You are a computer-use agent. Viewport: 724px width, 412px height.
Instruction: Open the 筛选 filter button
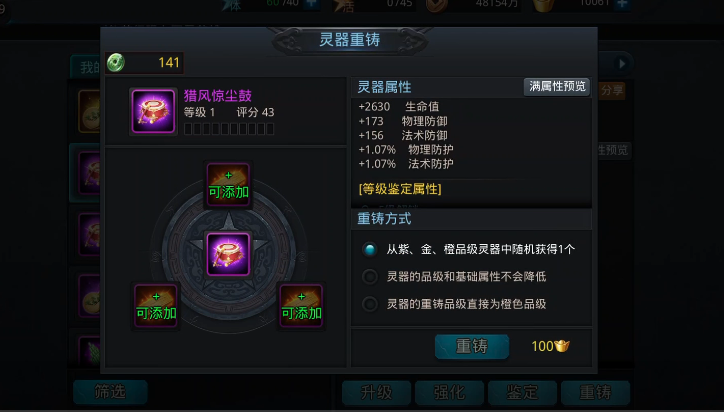(x=110, y=392)
